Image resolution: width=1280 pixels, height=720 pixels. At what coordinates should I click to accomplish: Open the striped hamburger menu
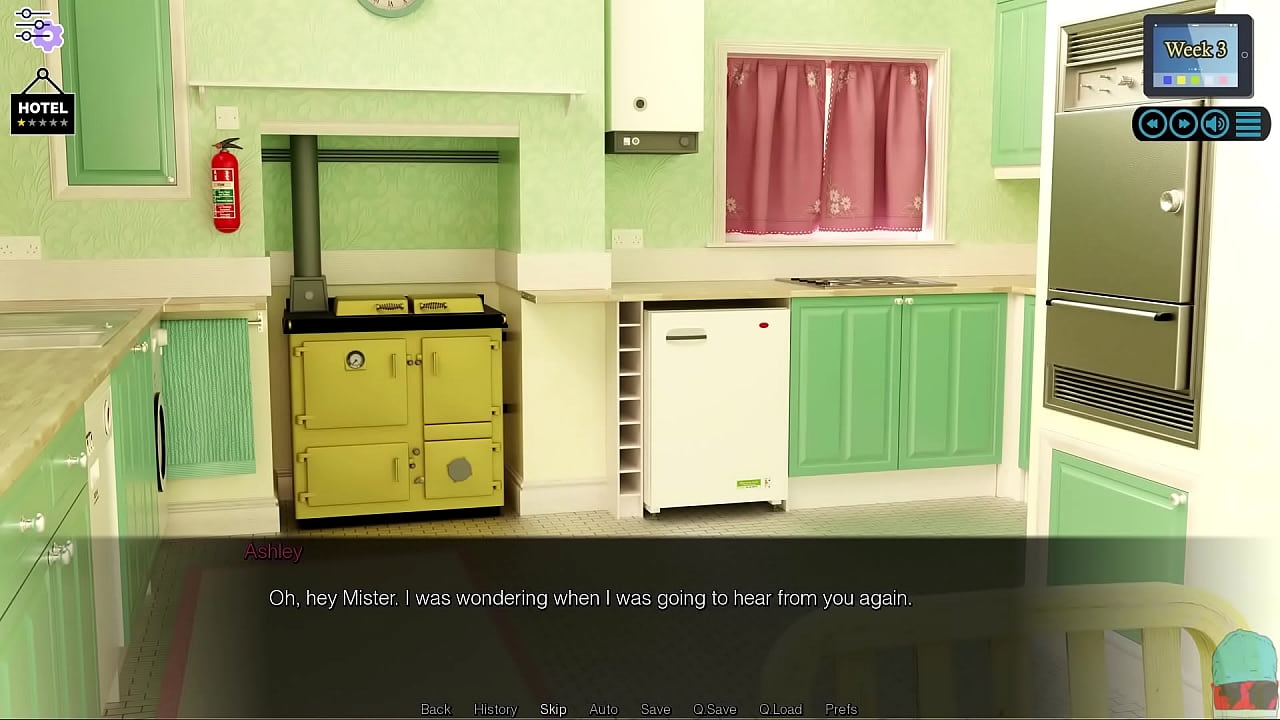1248,123
